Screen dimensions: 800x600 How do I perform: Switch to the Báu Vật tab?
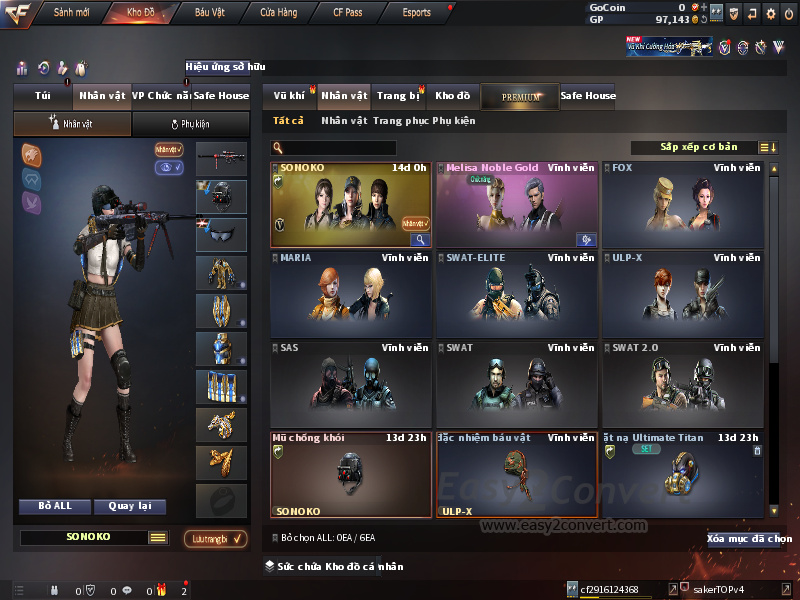click(209, 13)
